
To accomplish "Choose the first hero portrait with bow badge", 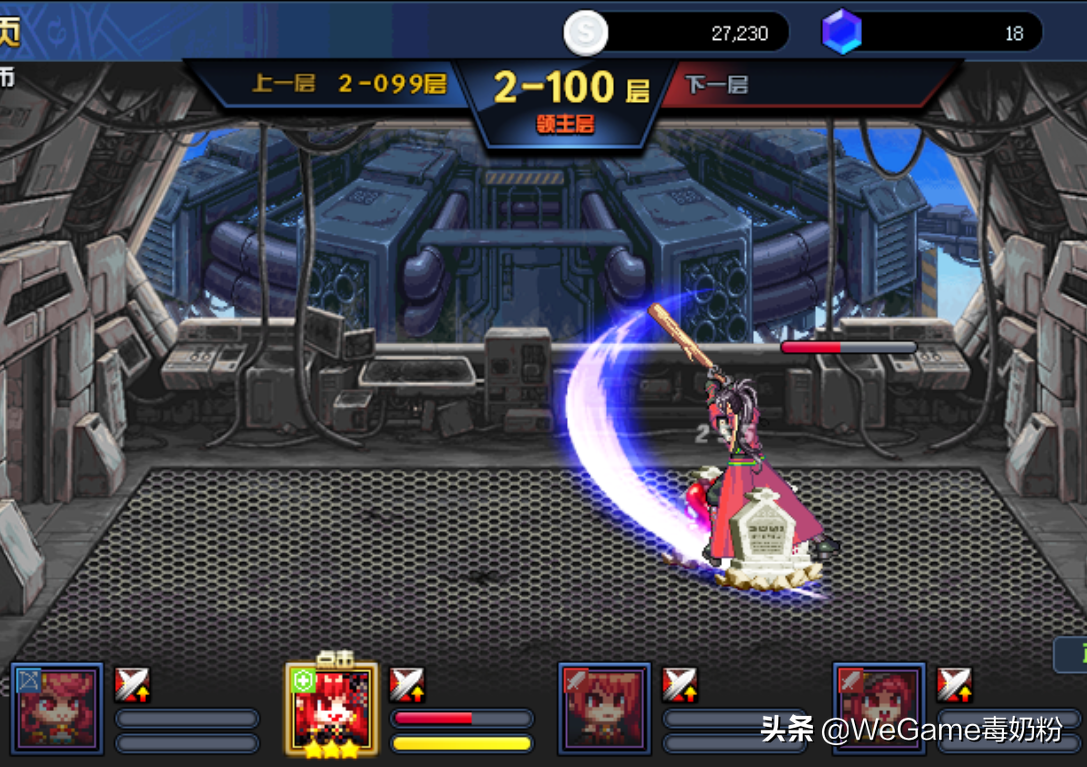I will click(x=57, y=708).
